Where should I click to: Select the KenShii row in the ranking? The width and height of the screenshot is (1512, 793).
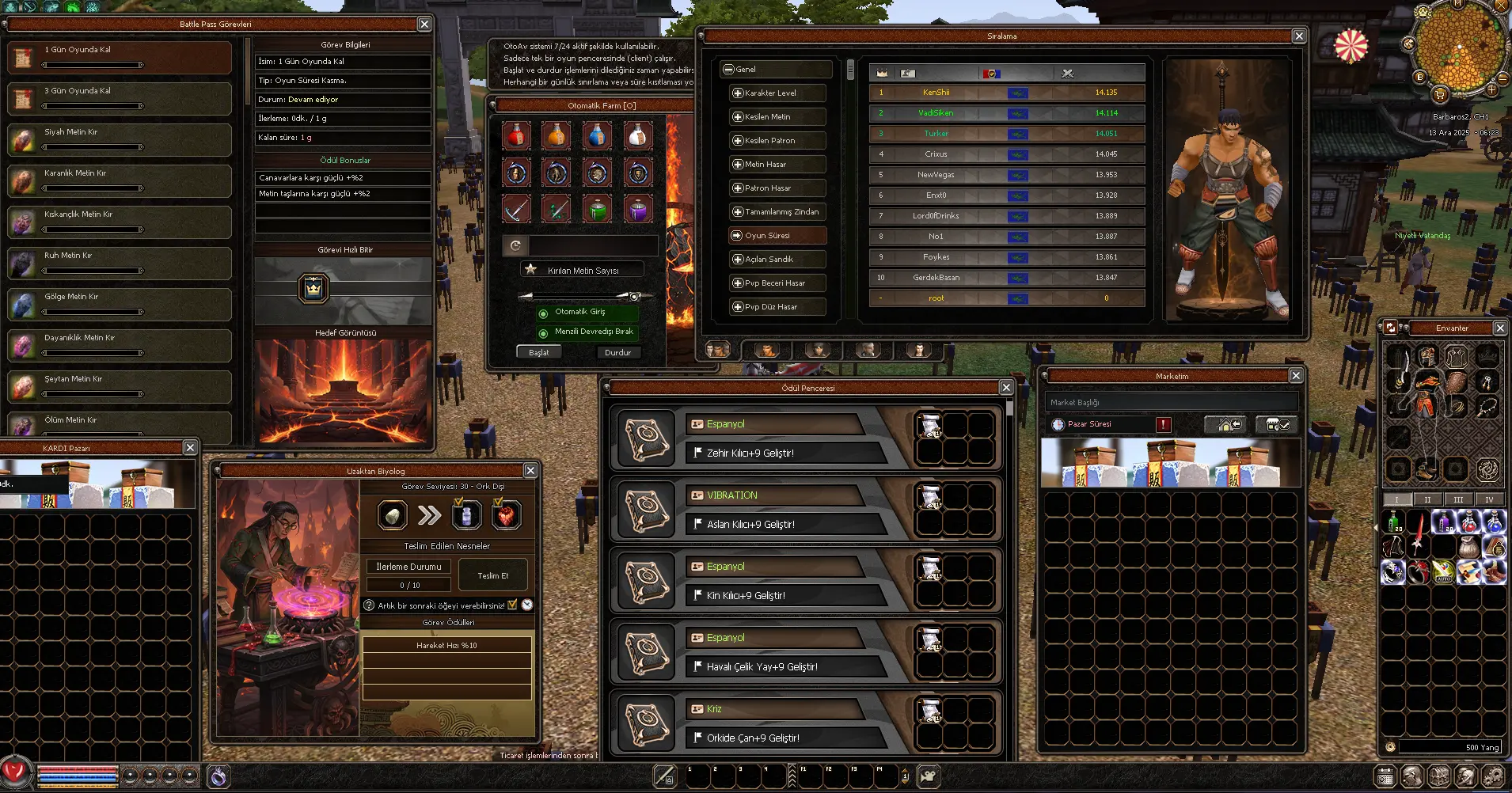(1006, 93)
